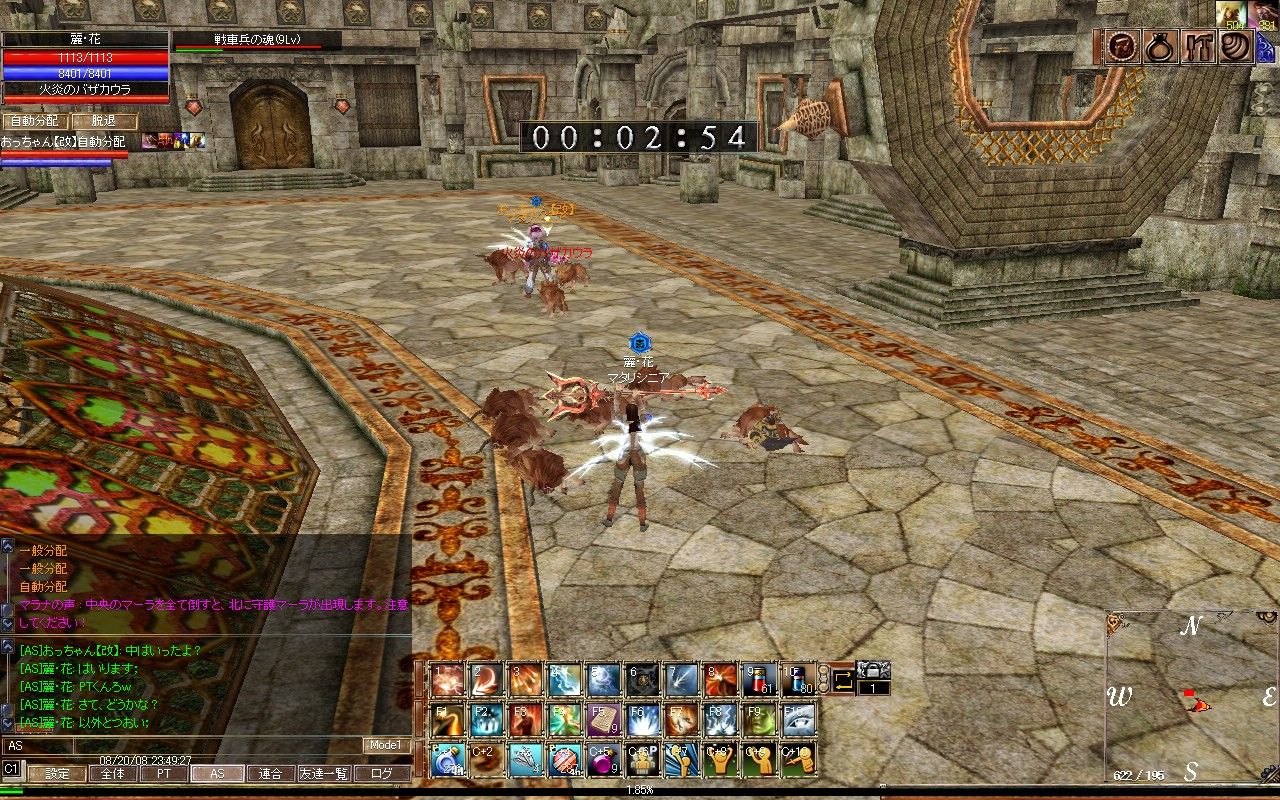
Task: Open the pouch bag icon in top-right menu
Action: coord(1159,48)
